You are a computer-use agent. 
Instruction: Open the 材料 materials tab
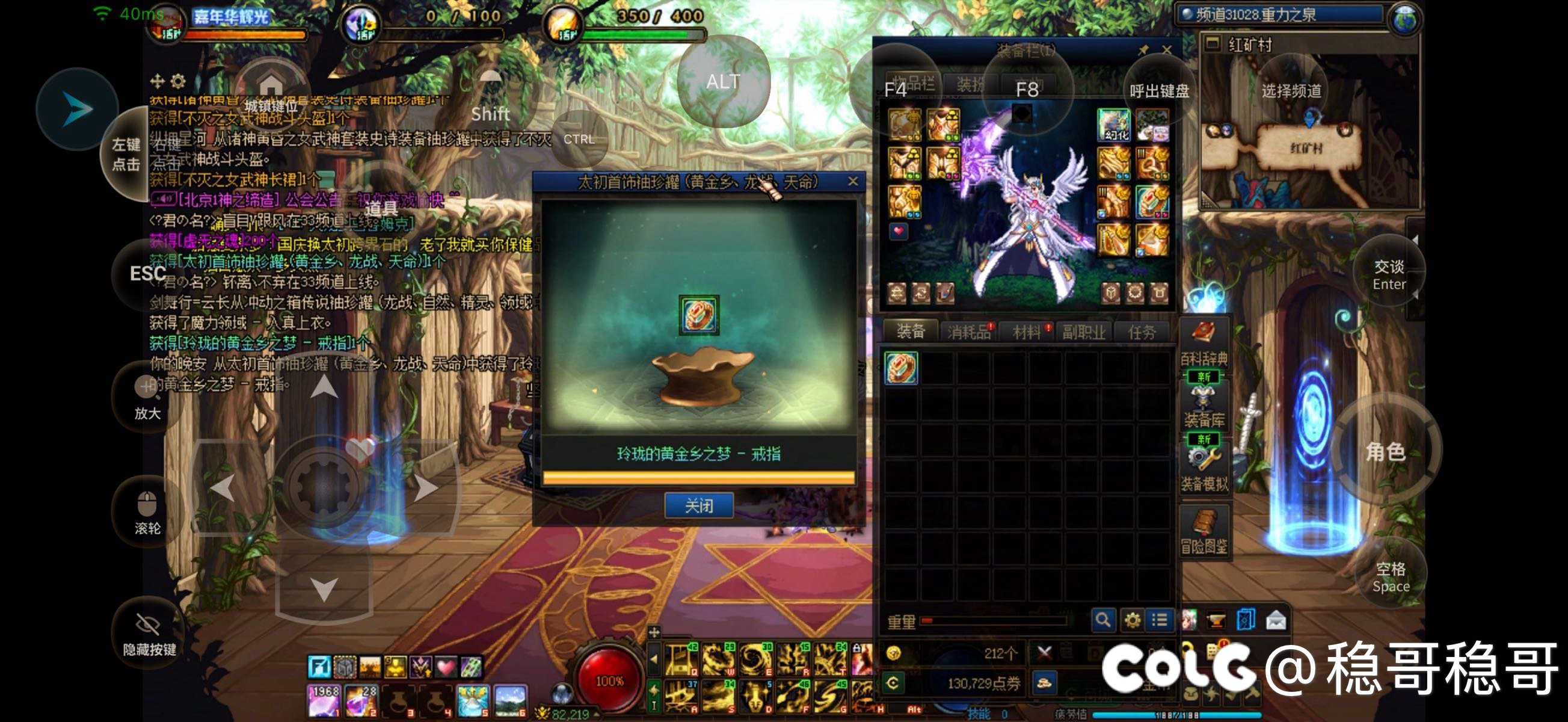1027,332
